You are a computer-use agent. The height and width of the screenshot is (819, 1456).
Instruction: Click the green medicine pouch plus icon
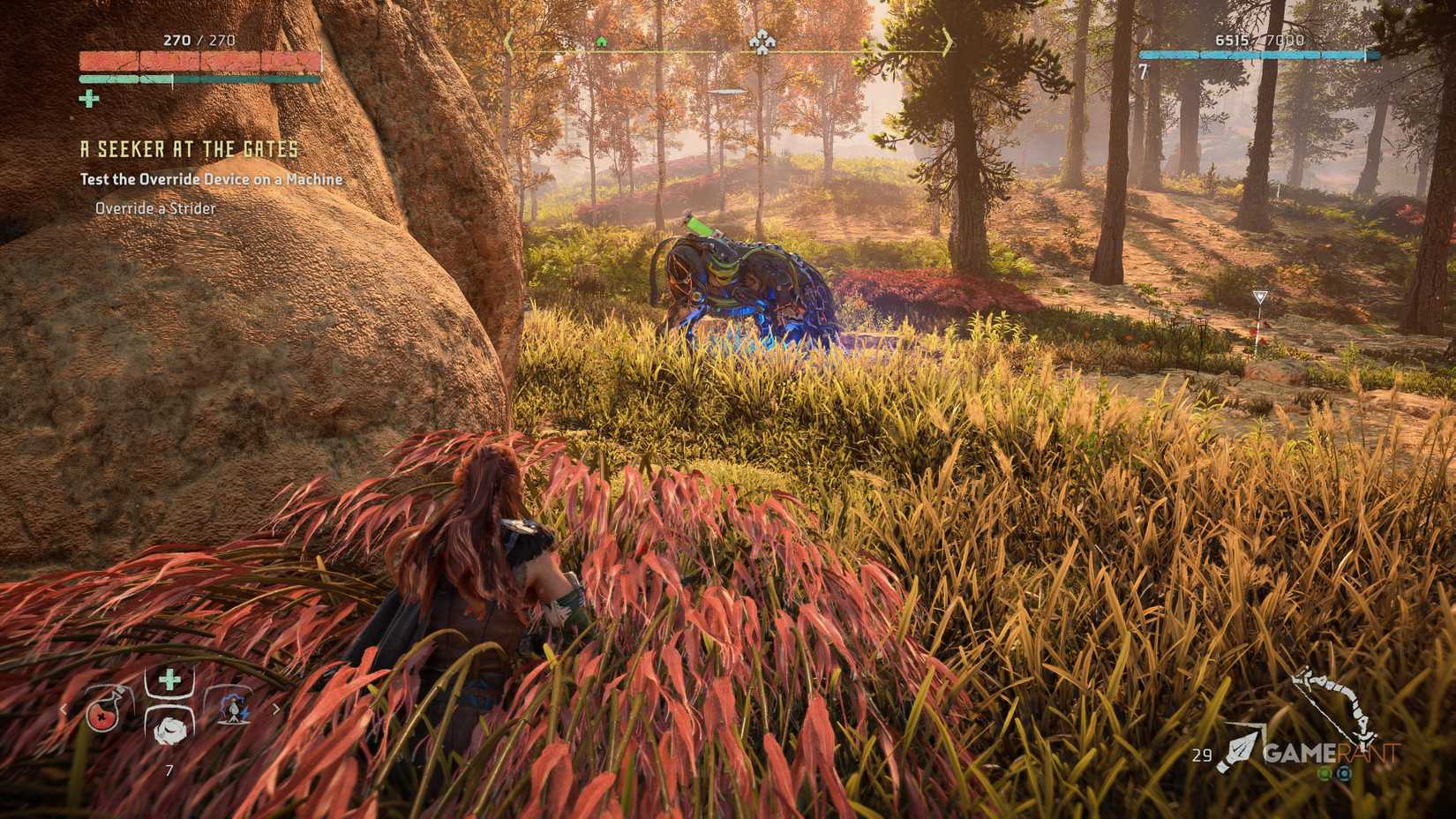pos(169,680)
